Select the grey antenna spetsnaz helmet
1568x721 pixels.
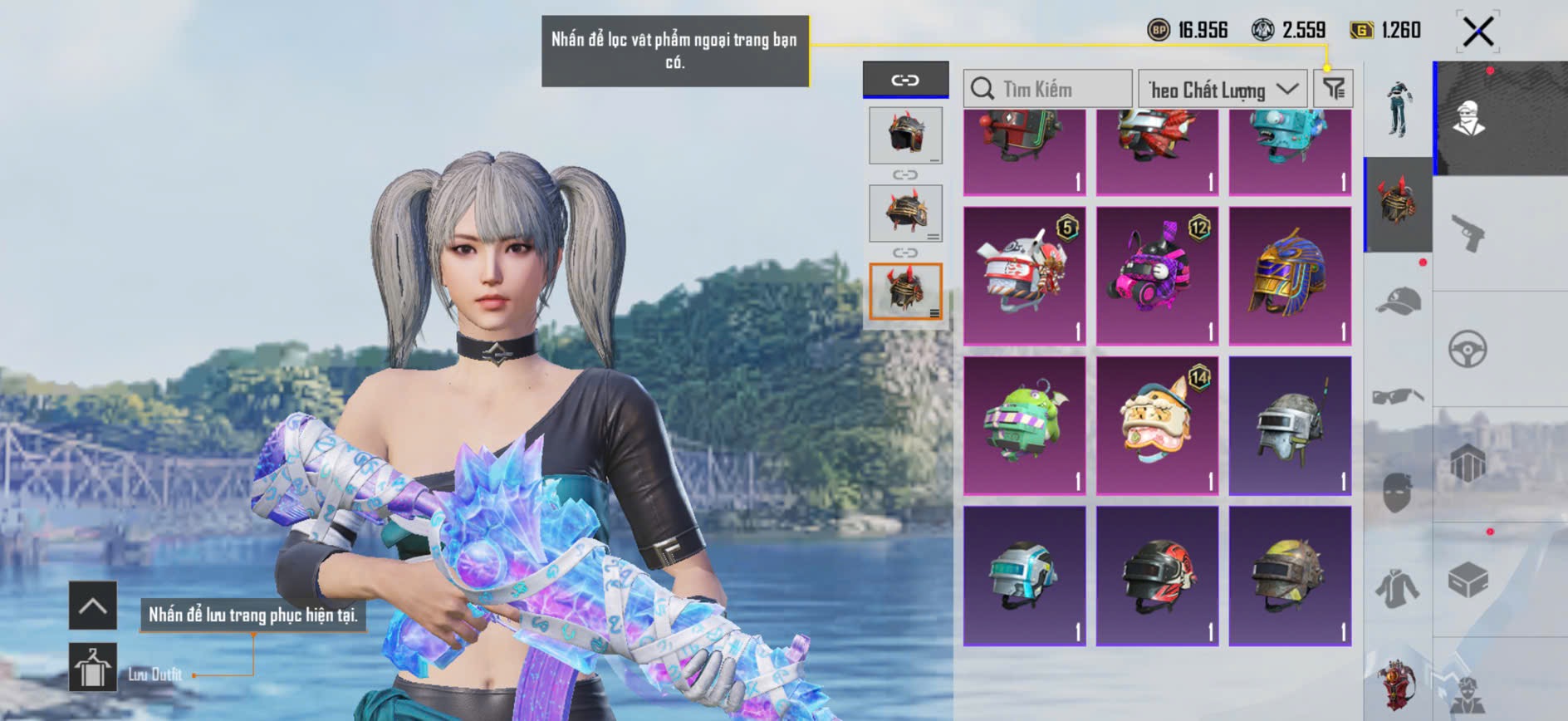pyautogui.click(x=1290, y=424)
